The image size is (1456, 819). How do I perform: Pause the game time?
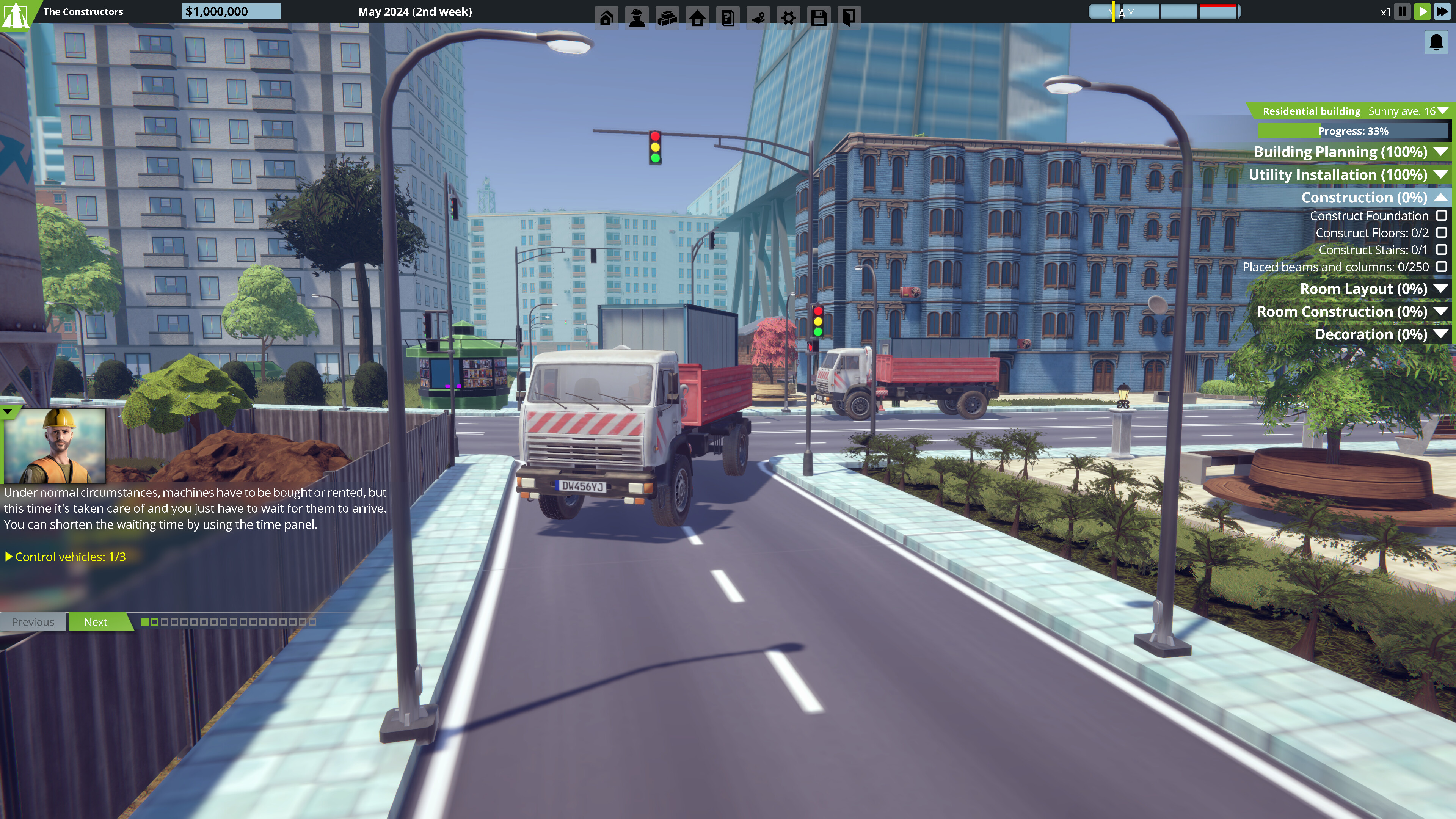point(1402,11)
